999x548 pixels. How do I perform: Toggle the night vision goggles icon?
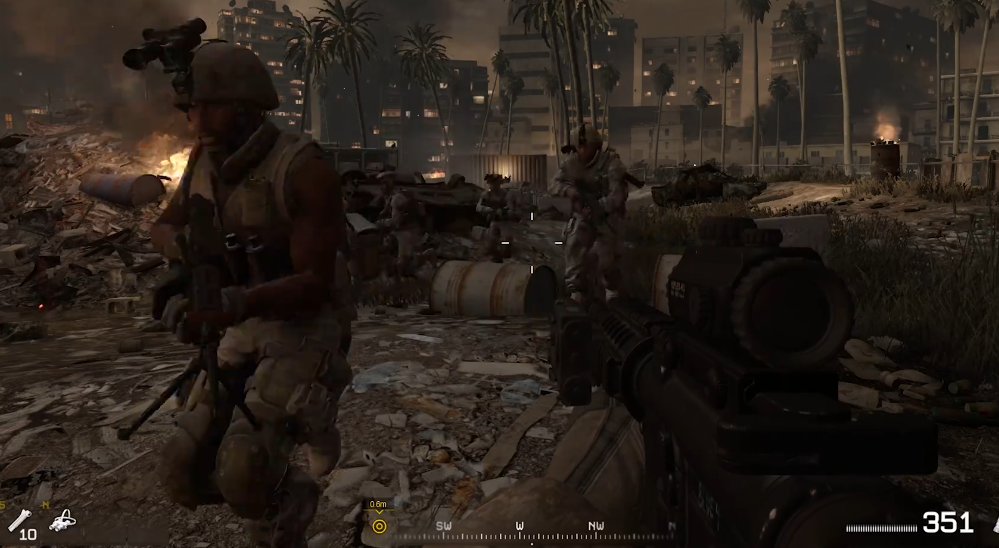click(63, 520)
